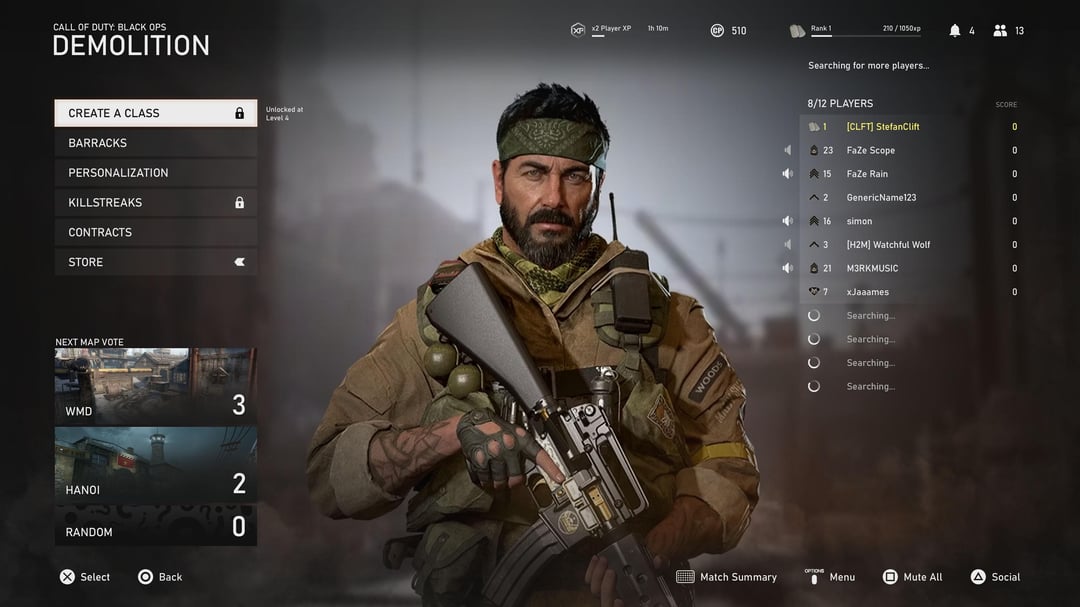Choose the Random map vote option

pos(155,526)
